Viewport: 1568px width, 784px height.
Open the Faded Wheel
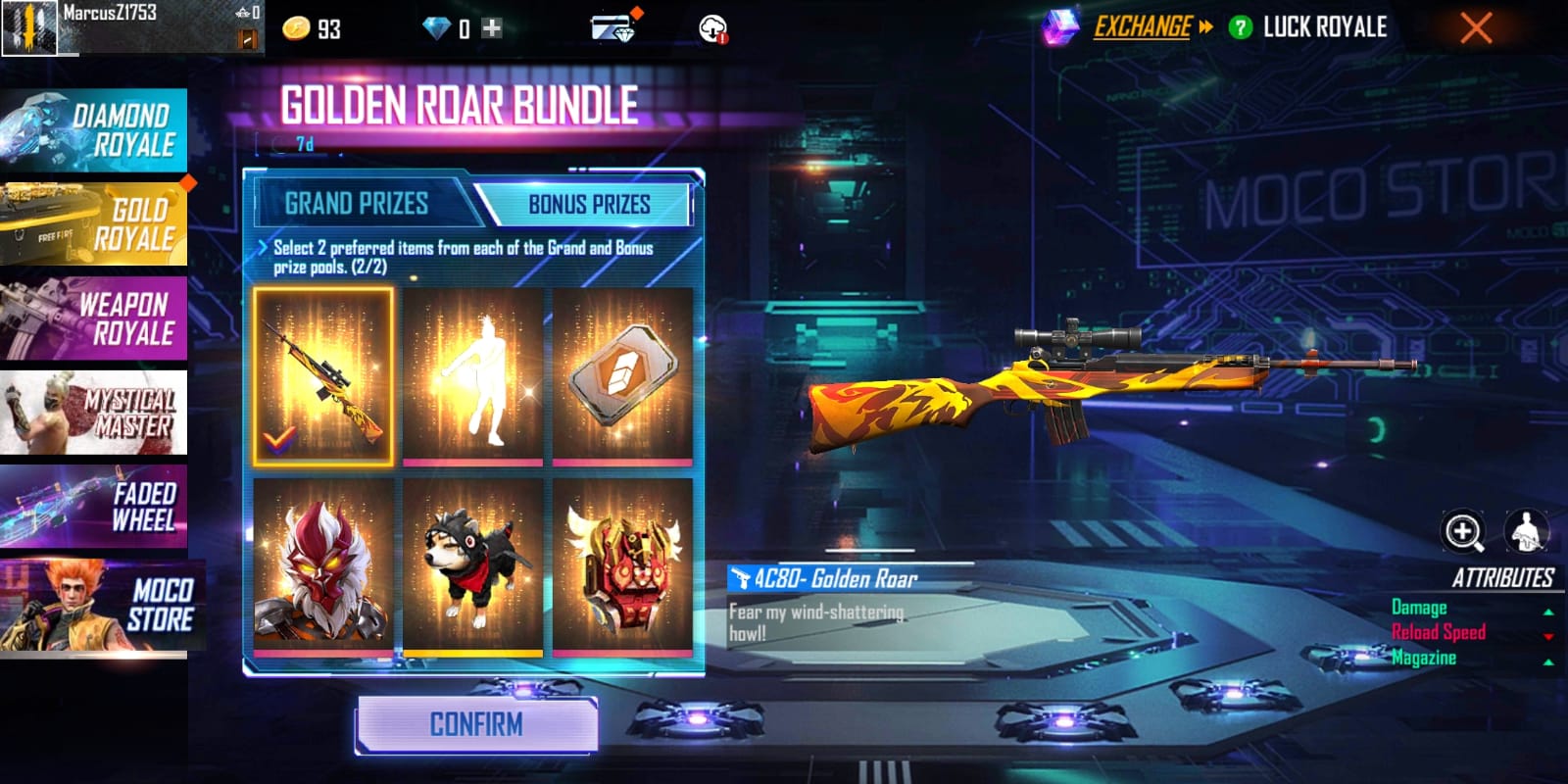click(x=94, y=507)
